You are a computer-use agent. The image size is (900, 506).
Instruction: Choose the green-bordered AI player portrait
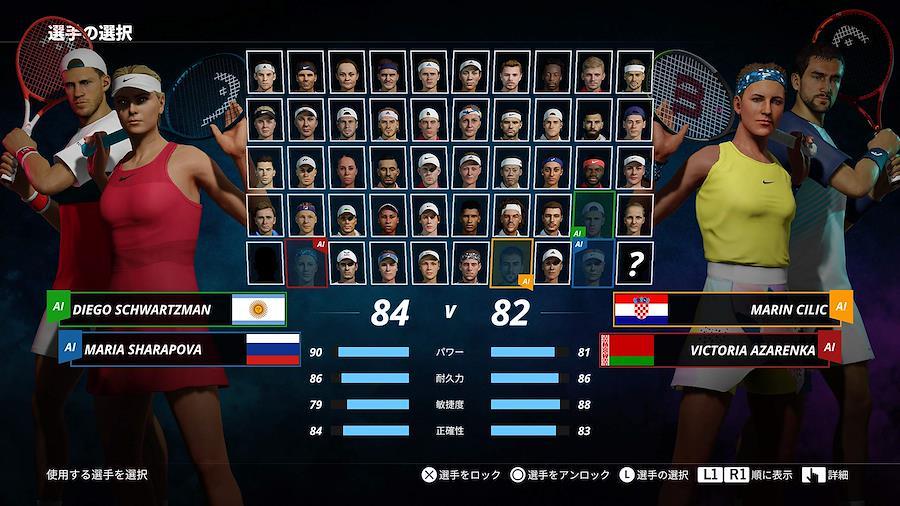tap(593, 214)
